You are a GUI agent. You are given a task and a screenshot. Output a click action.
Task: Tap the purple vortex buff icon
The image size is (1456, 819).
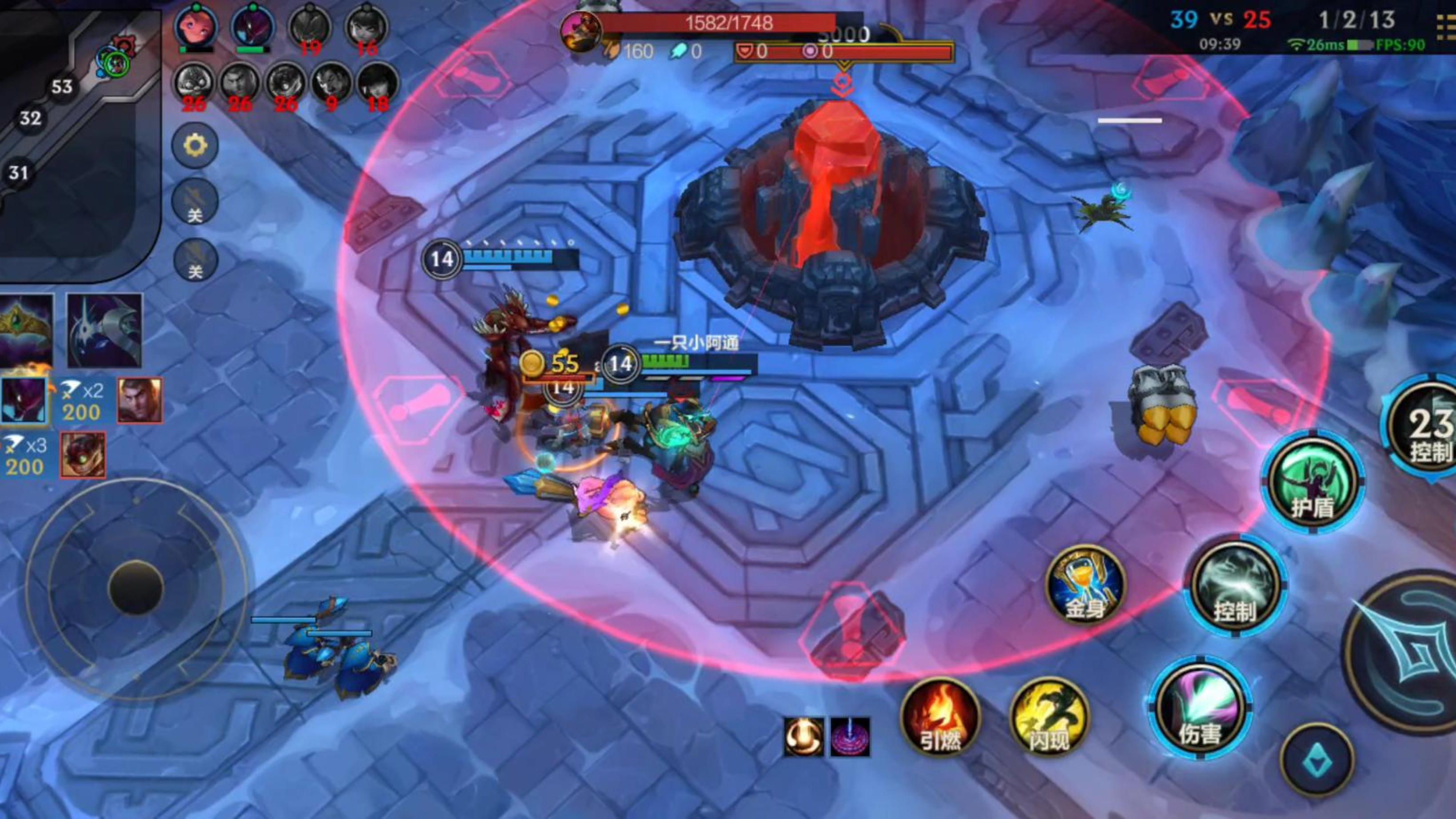pyautogui.click(x=850, y=737)
